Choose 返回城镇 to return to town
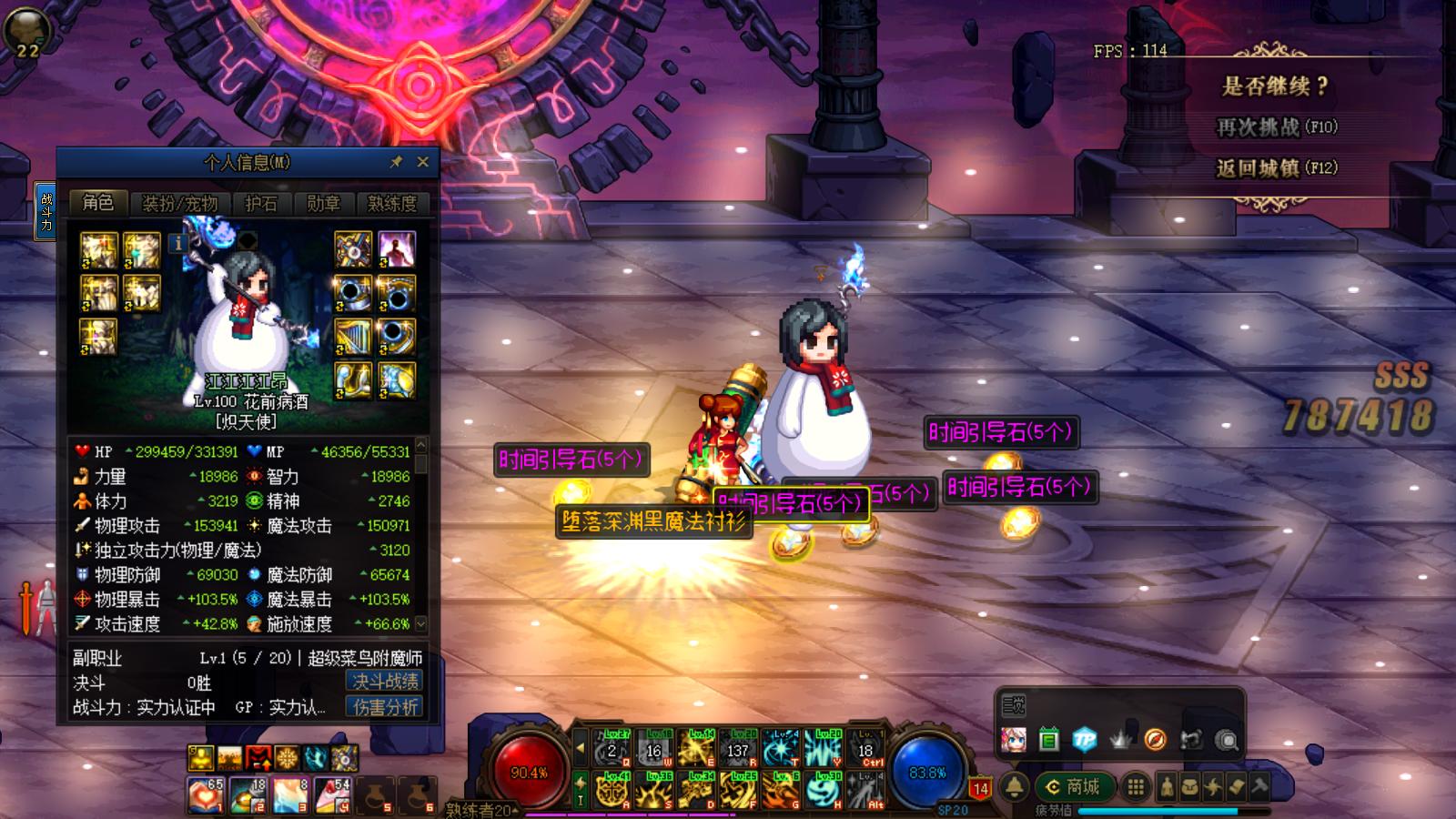 [1277, 168]
